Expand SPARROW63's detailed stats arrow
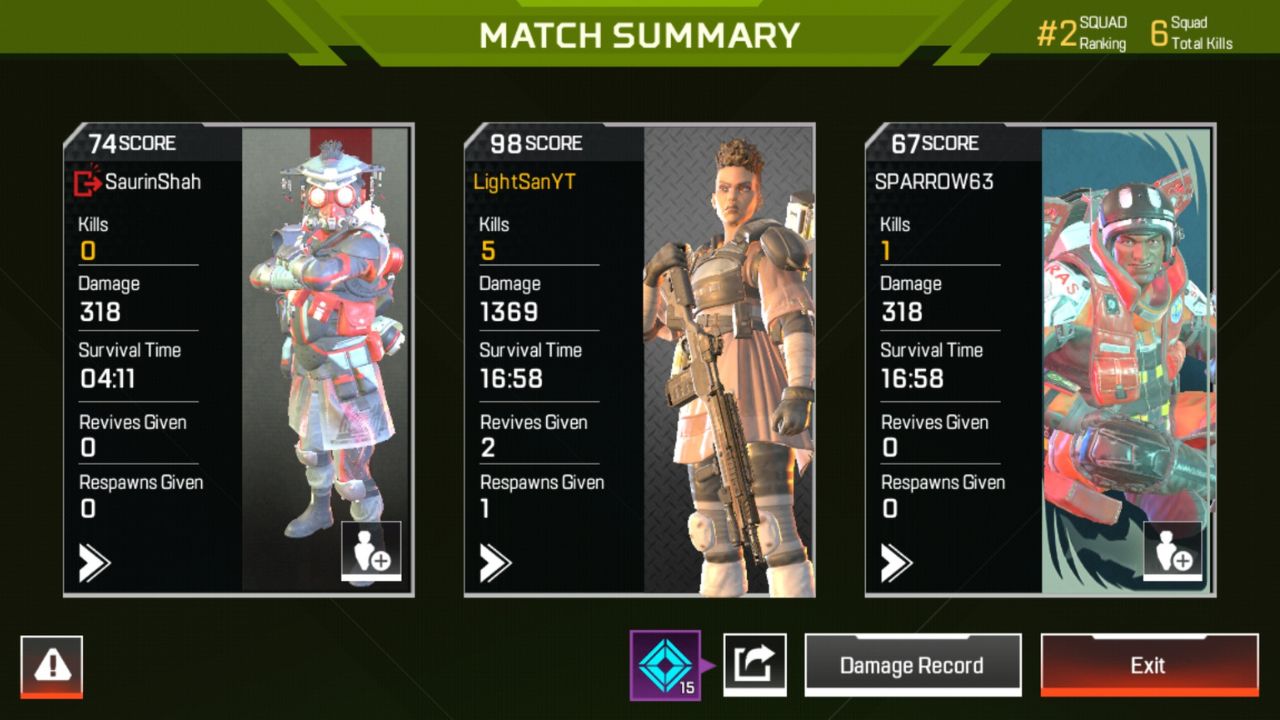 (896, 563)
